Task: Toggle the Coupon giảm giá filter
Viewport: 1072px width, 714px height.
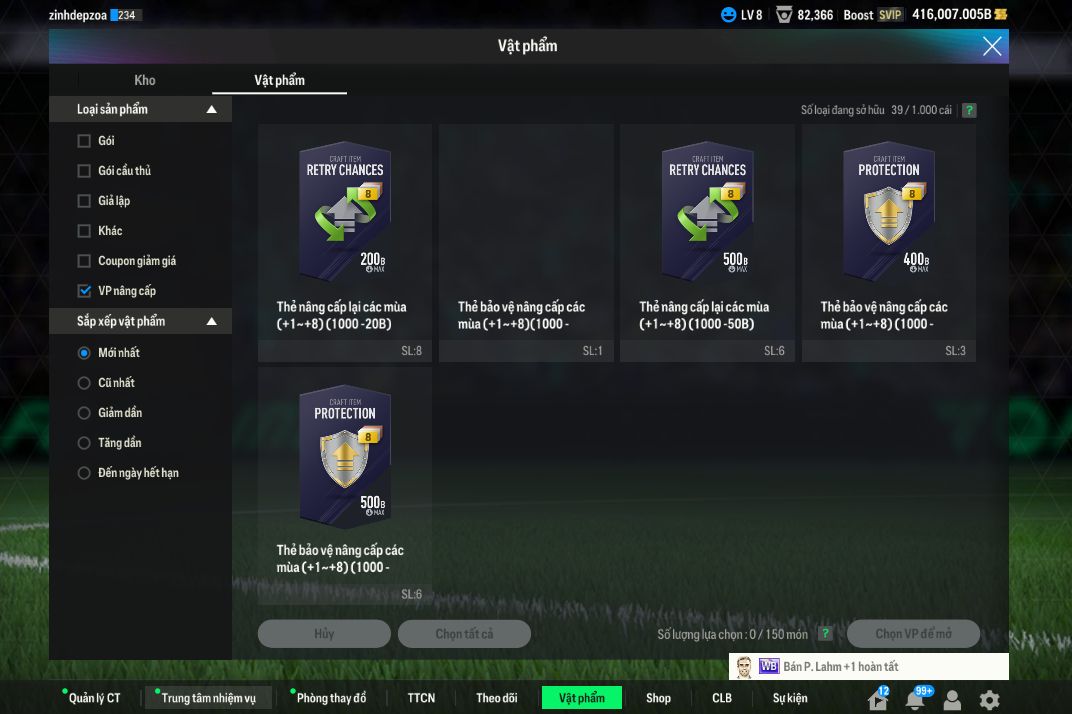Action: coord(84,261)
